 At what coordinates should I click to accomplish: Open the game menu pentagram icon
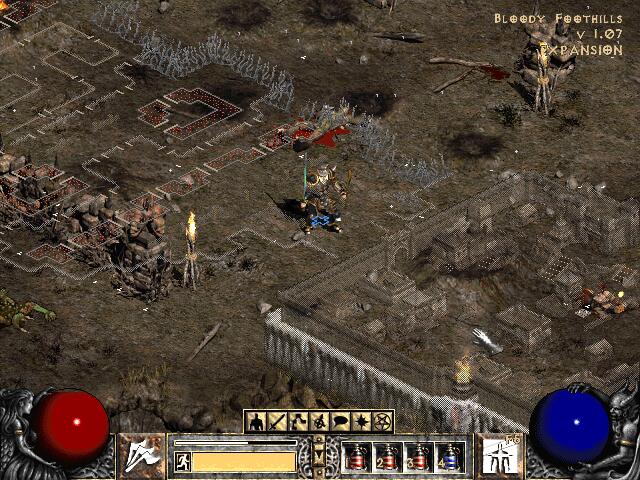coord(382,422)
